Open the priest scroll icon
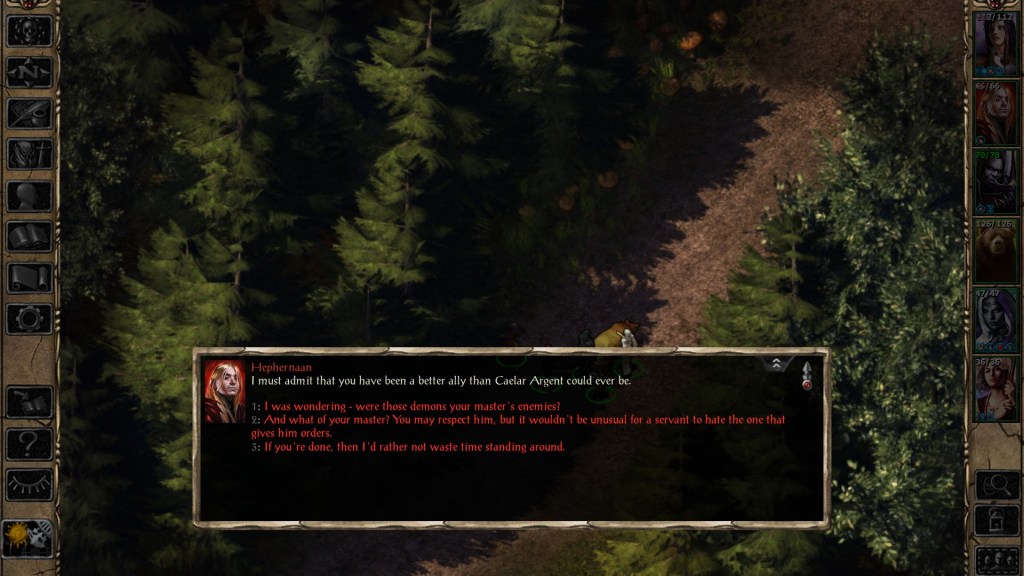 [29, 277]
